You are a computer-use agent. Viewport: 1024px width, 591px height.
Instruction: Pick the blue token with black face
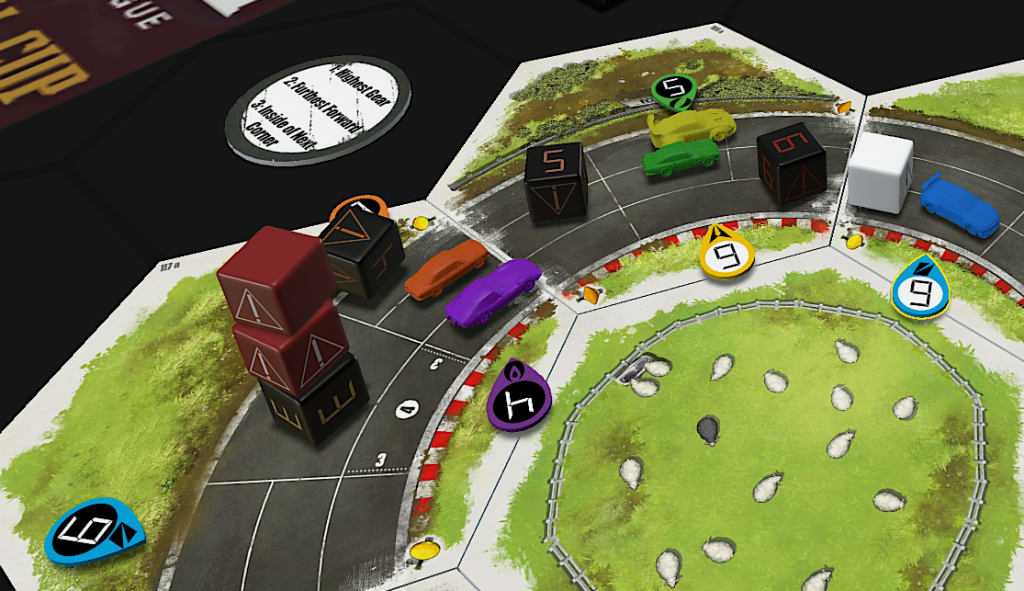point(93,530)
